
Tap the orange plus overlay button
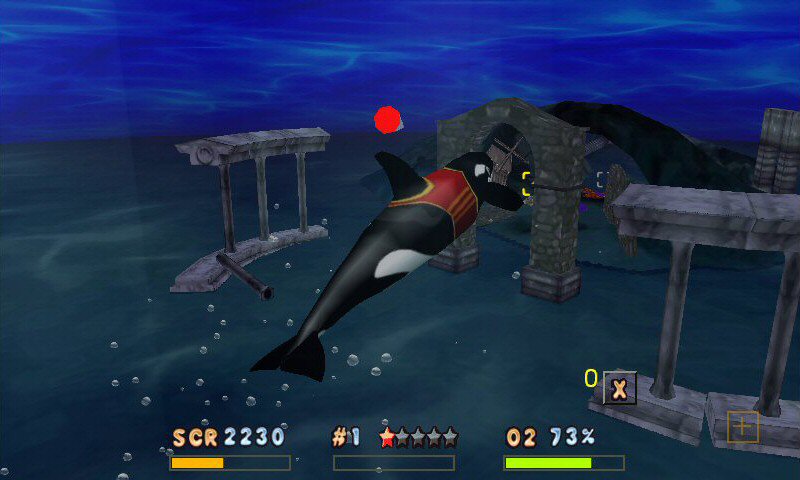click(742, 427)
